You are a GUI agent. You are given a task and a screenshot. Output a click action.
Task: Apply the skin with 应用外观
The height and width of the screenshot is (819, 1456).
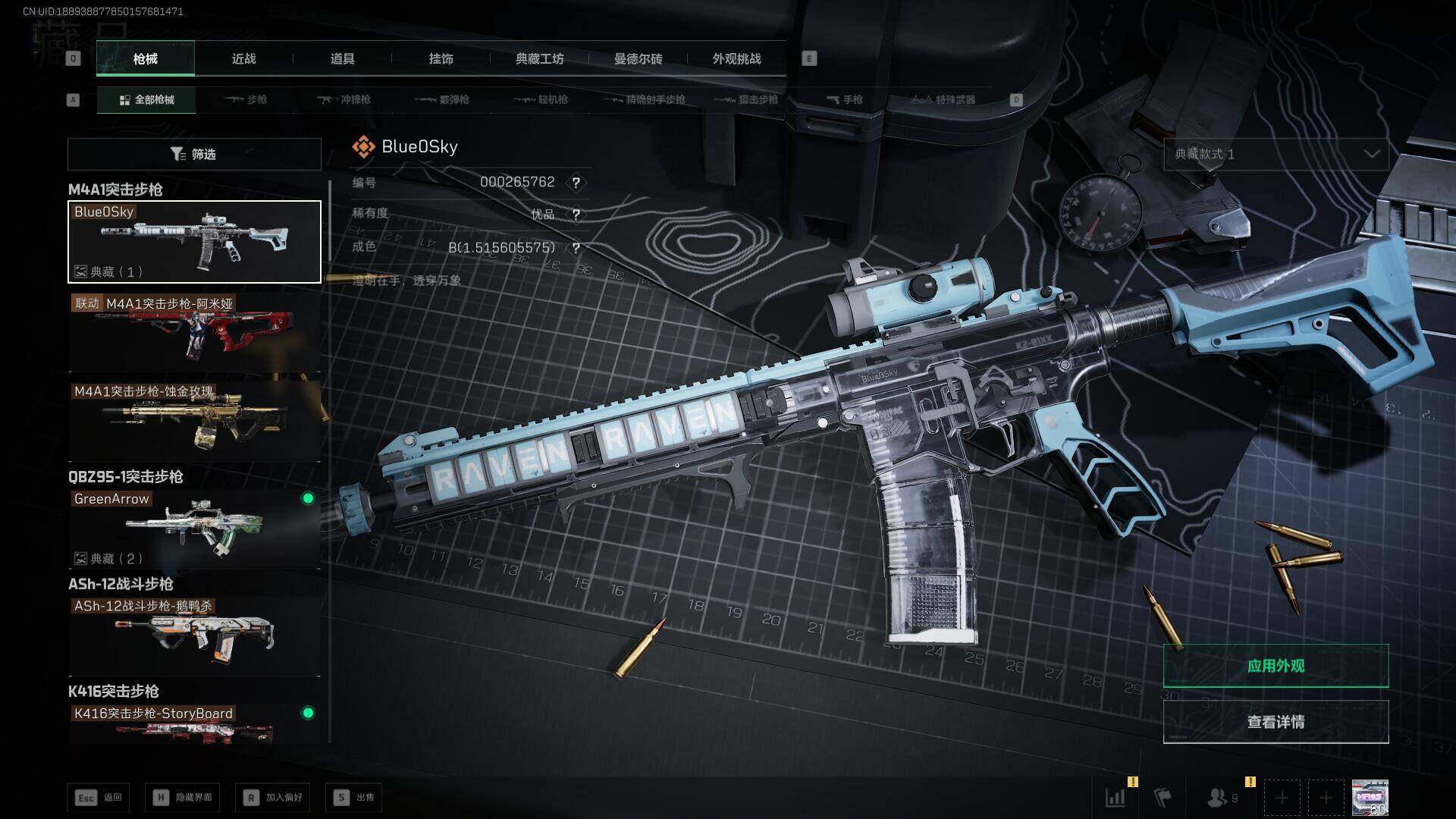point(1276,666)
